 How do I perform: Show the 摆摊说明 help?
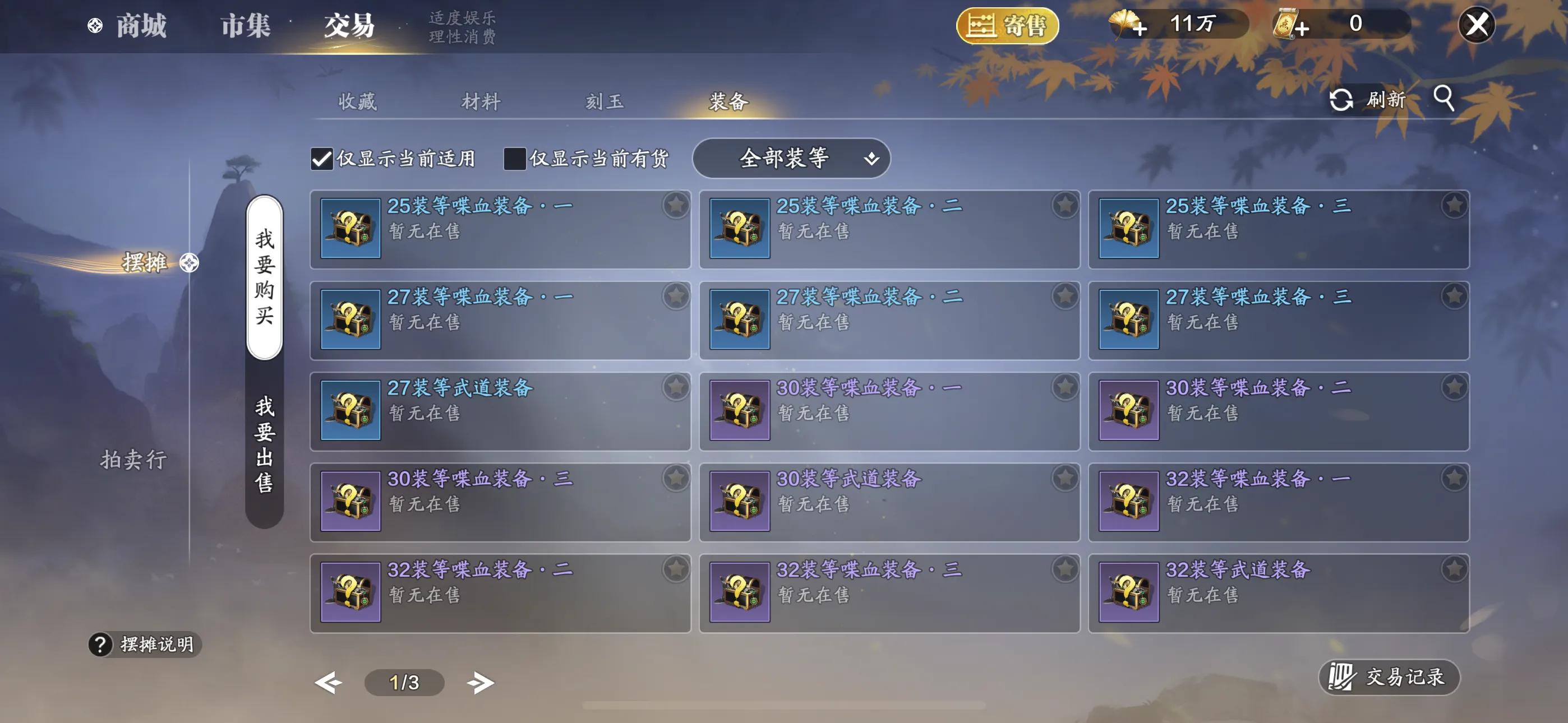click(145, 644)
